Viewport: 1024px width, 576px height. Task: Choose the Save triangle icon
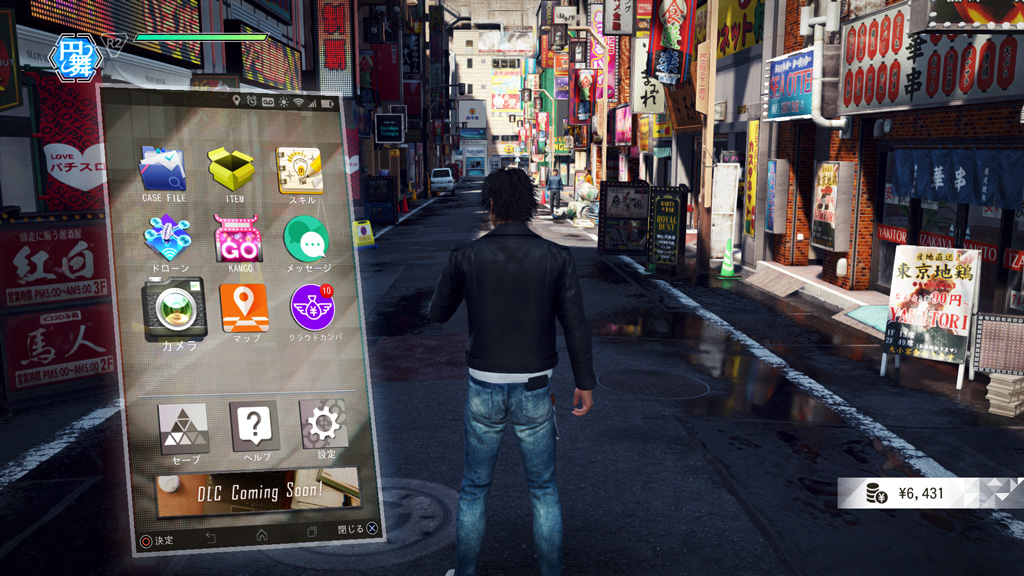(184, 428)
